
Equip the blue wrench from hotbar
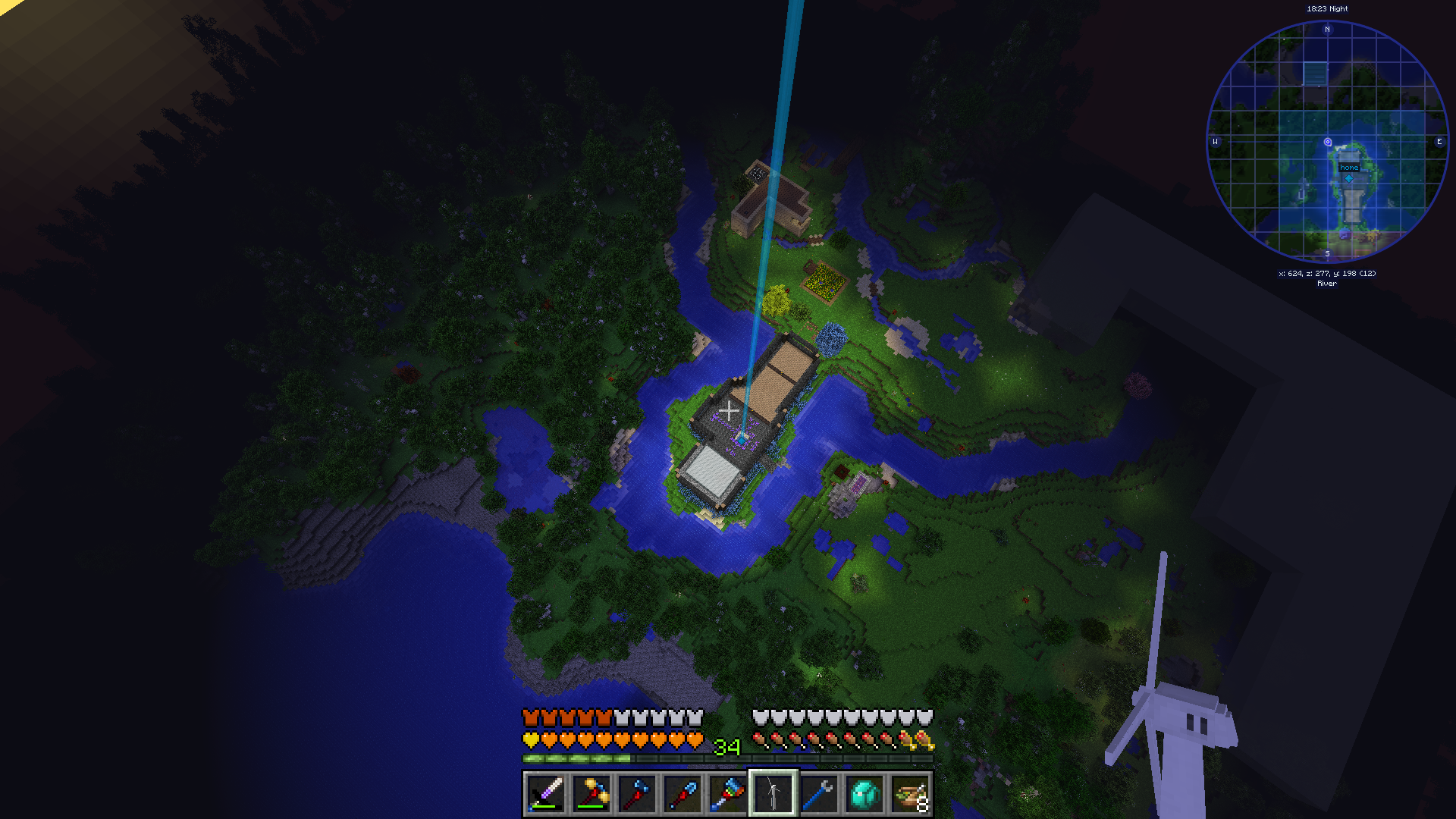818,794
